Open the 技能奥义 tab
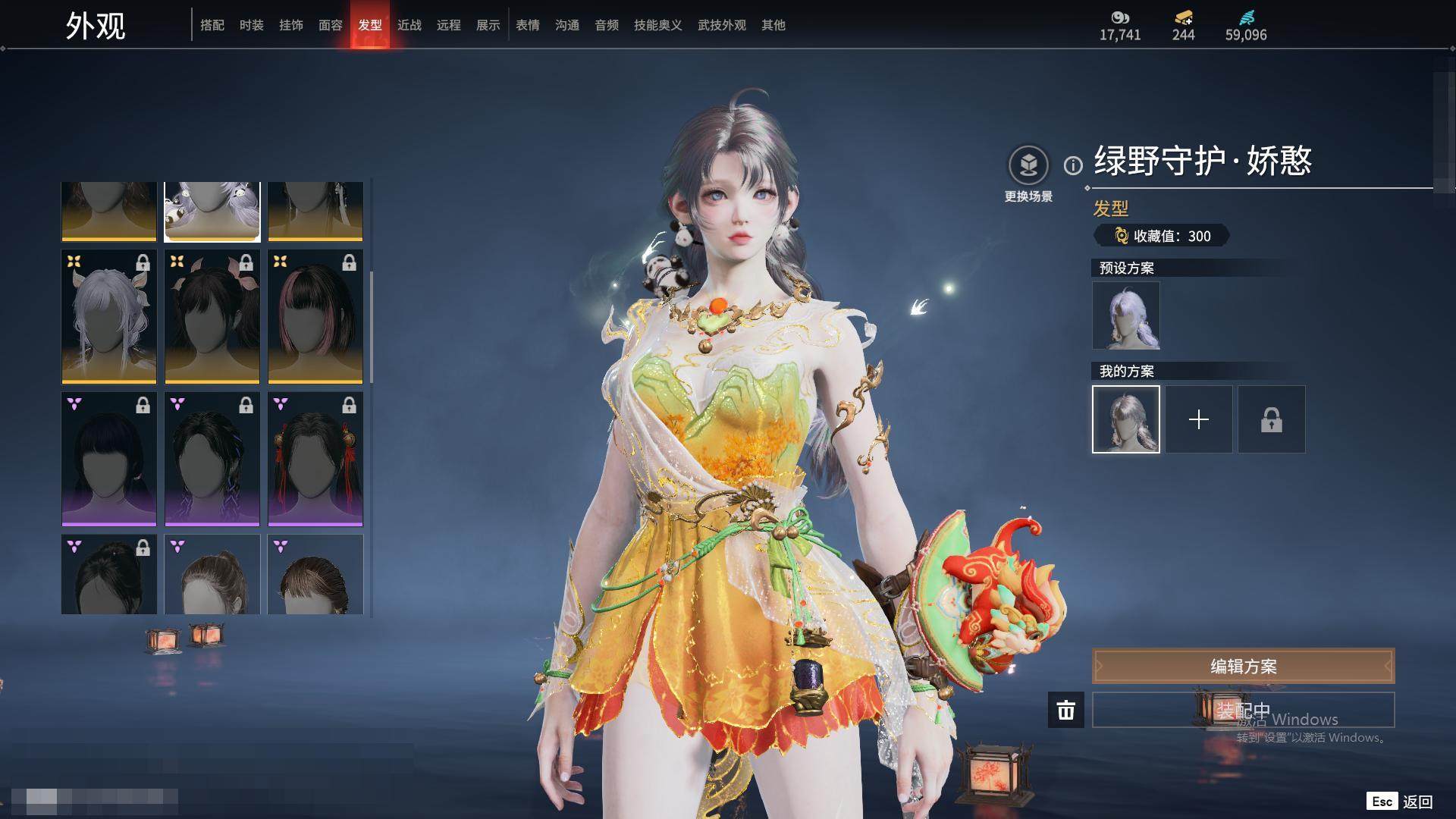This screenshot has height=819, width=1456. (x=657, y=25)
